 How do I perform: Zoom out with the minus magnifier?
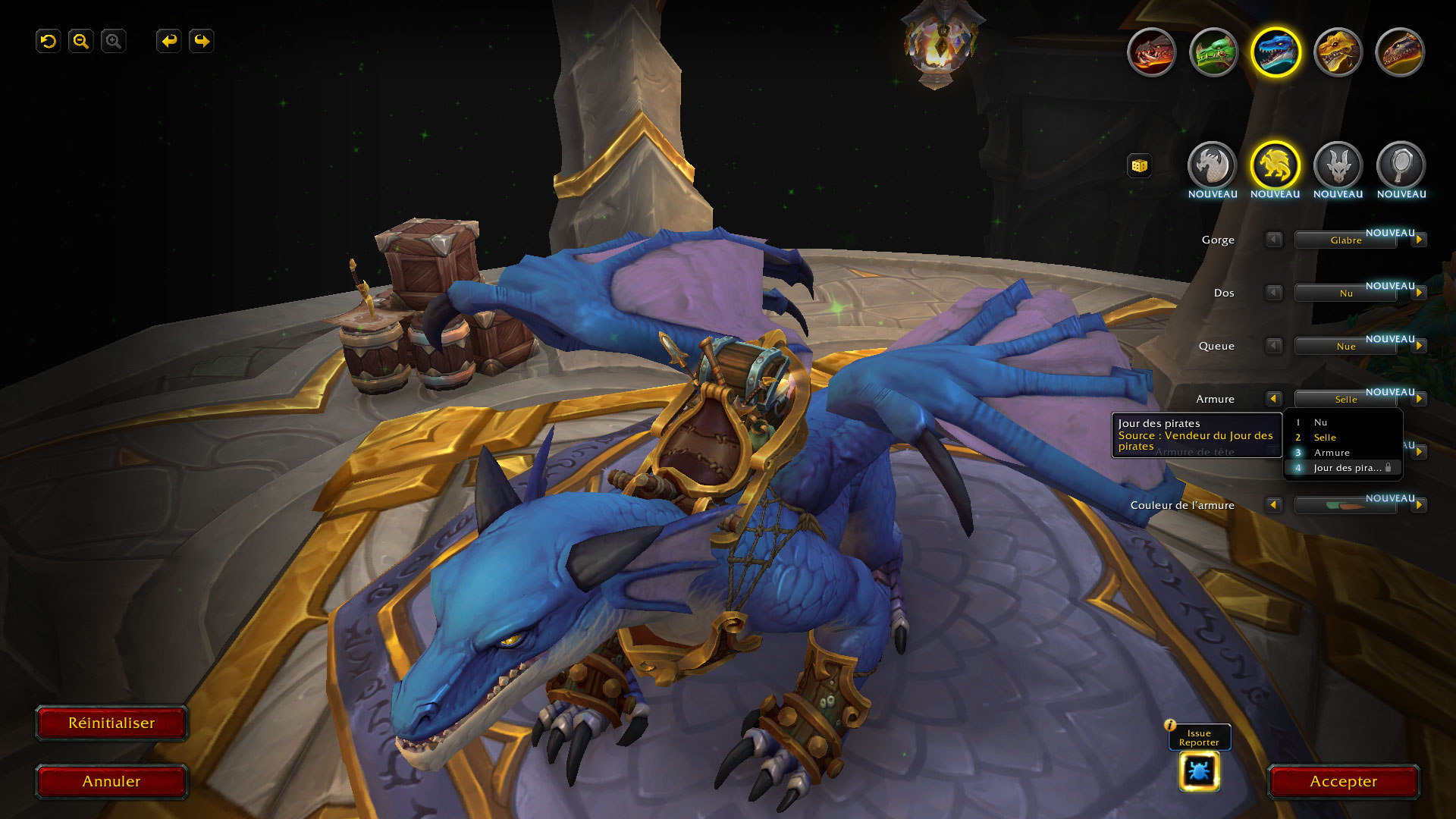pos(81,41)
